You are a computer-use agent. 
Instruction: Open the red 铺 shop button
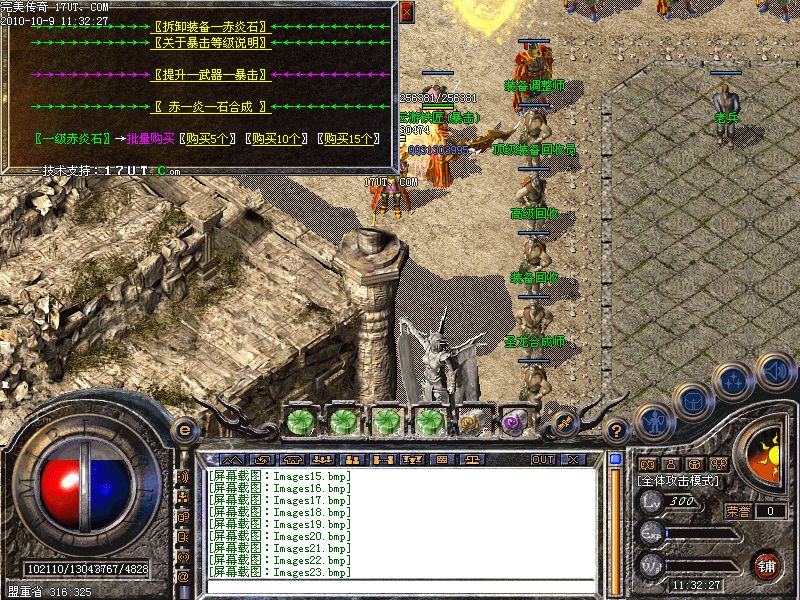coord(767,565)
